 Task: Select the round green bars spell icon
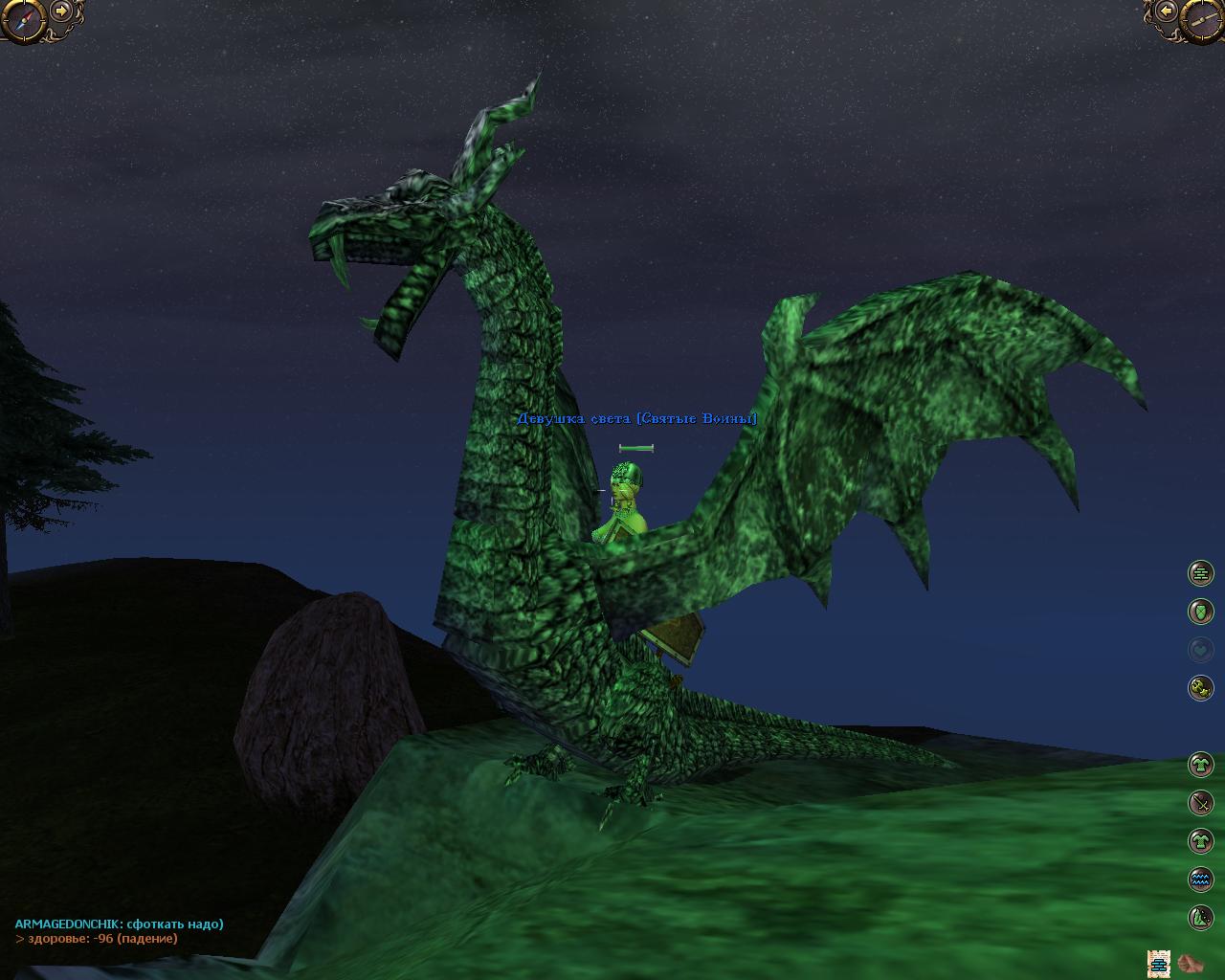[x=1200, y=573]
